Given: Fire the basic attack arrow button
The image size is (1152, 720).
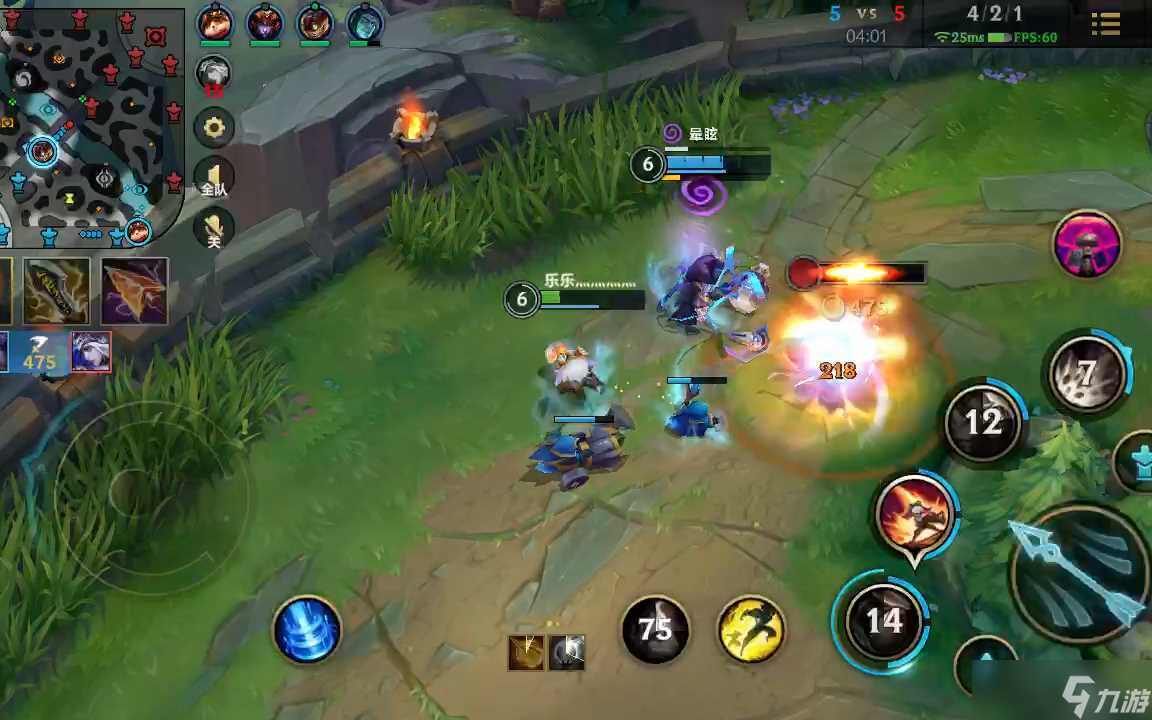Looking at the screenshot, I should point(1079,573).
